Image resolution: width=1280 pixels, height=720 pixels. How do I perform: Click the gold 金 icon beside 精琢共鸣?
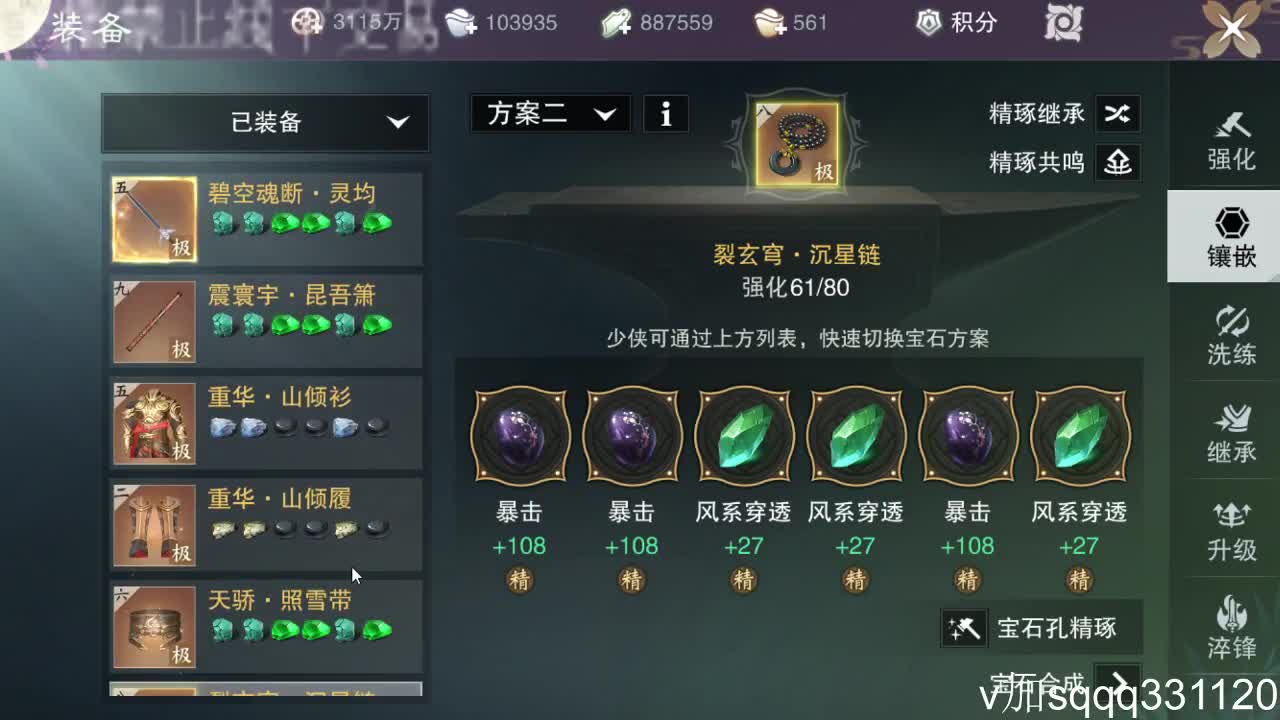coord(1118,162)
